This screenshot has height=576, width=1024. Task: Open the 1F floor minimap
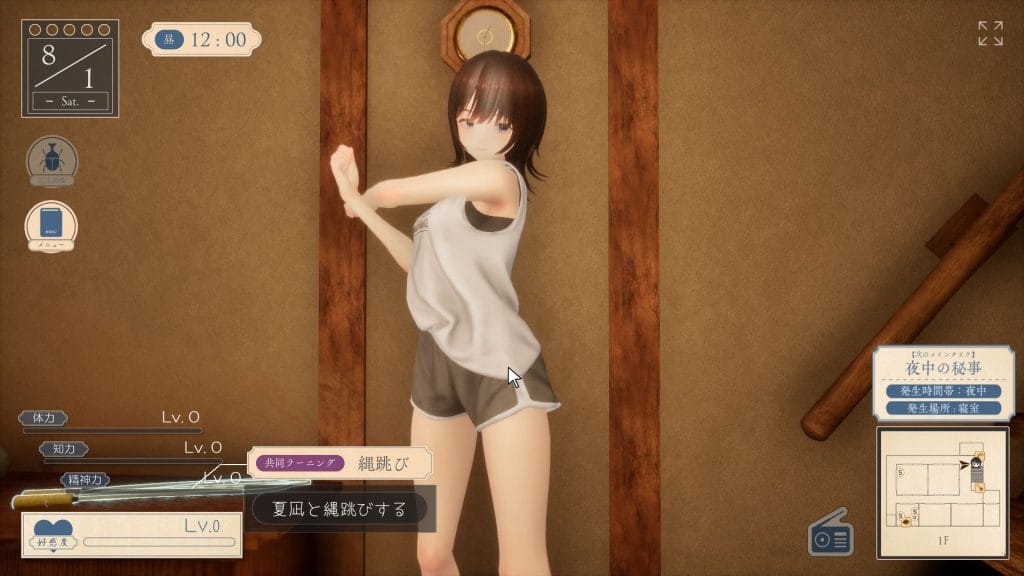point(942,491)
